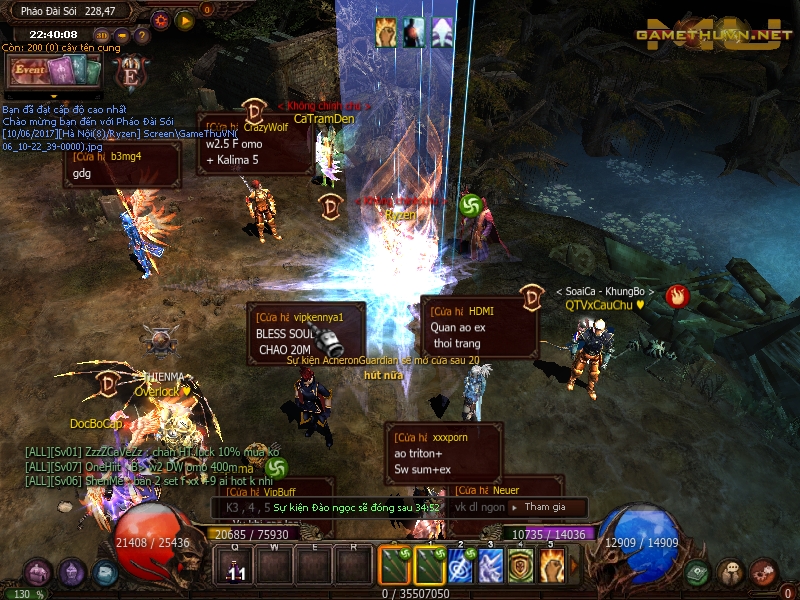Viewport: 800px width, 600px height.
Task: Open the purple helmet character button
Action: pyautogui.click(x=72, y=573)
